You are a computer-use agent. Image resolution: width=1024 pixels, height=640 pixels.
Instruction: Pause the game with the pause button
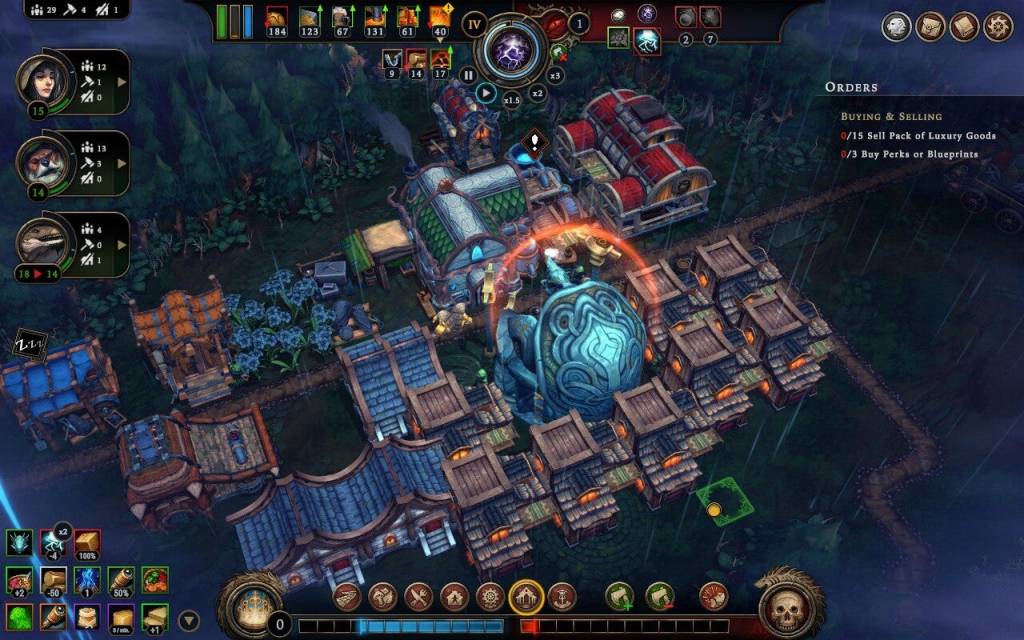(467, 74)
